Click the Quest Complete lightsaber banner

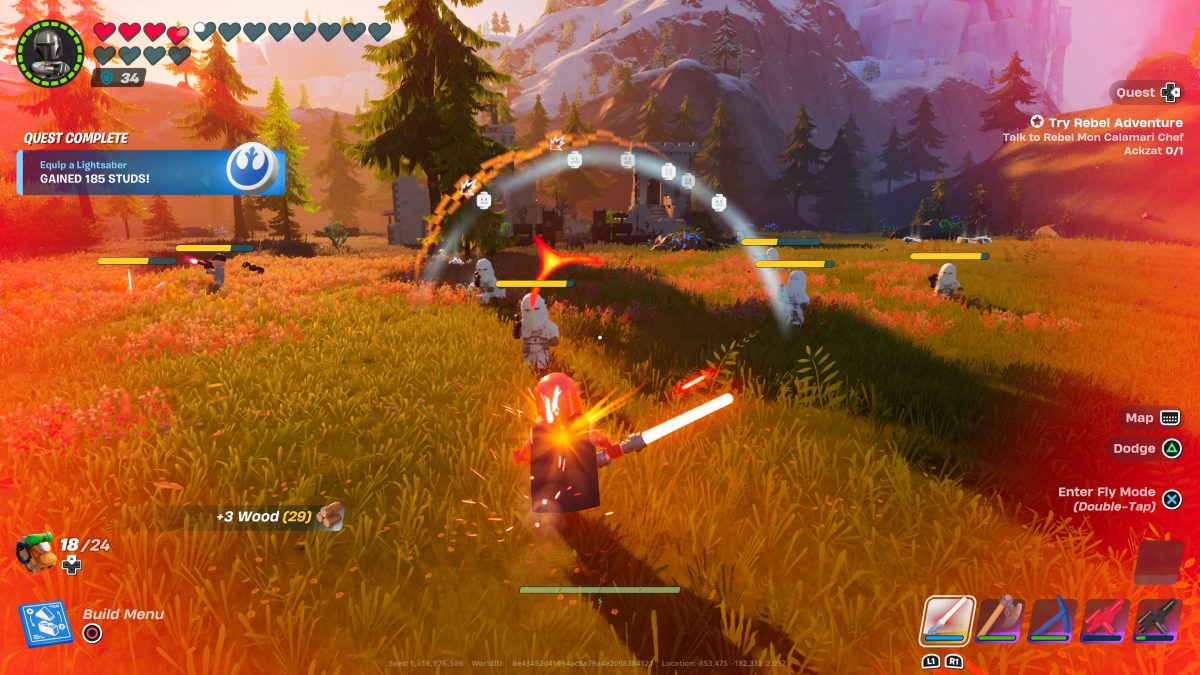click(150, 171)
